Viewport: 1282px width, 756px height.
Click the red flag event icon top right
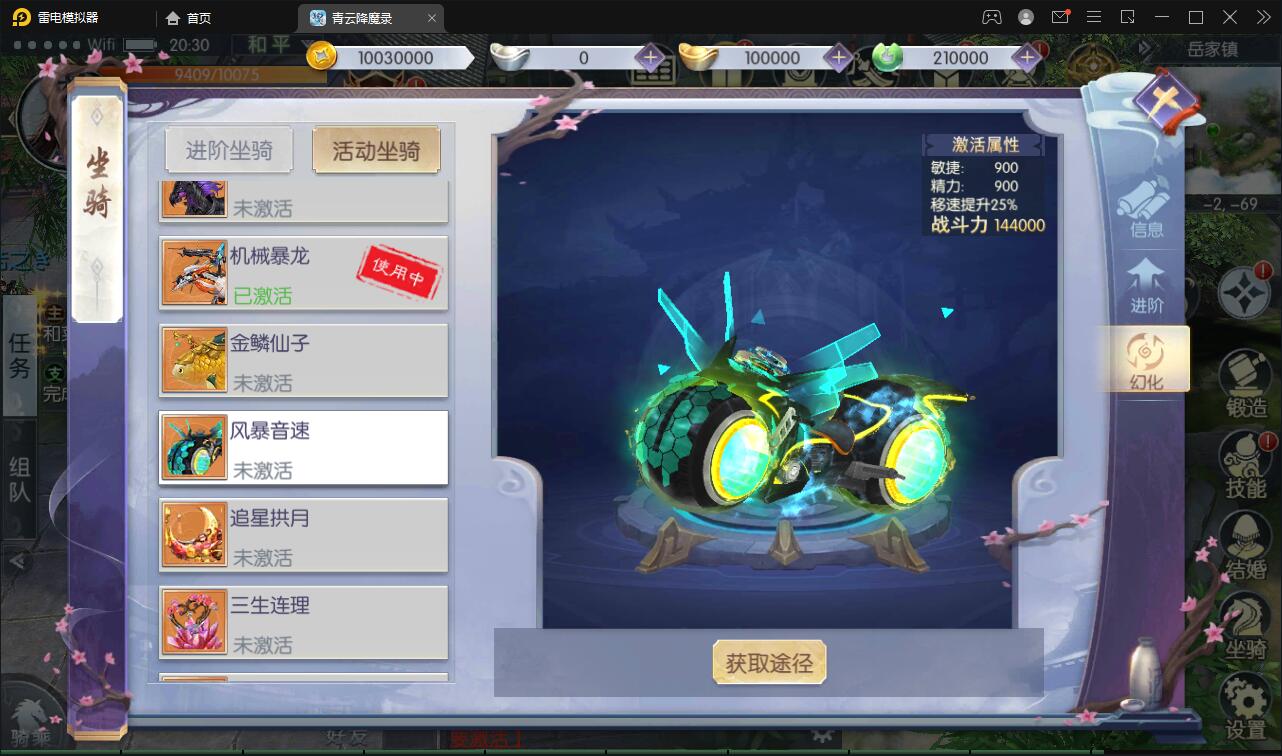point(1165,100)
